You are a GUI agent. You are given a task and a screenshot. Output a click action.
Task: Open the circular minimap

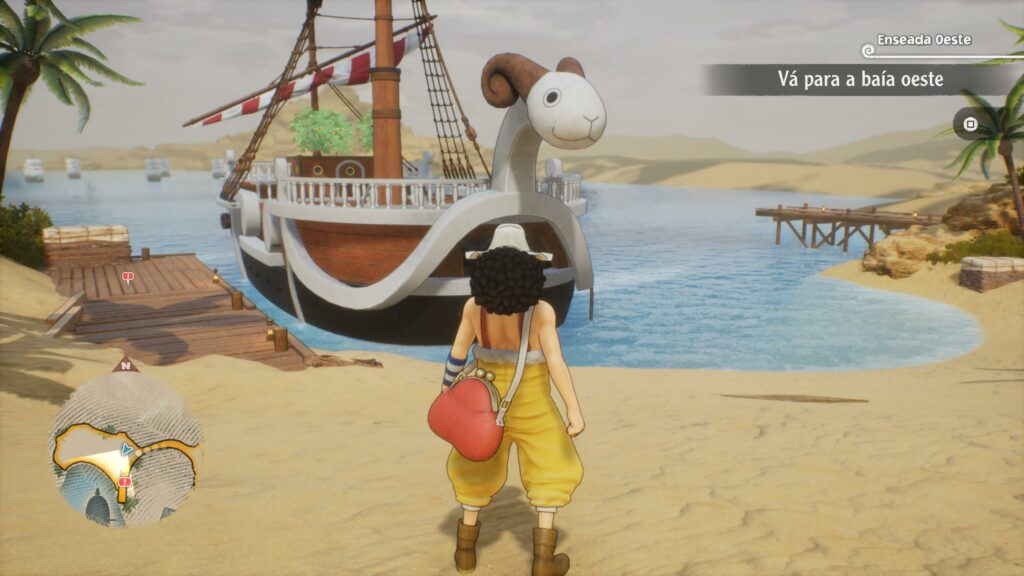pos(125,449)
